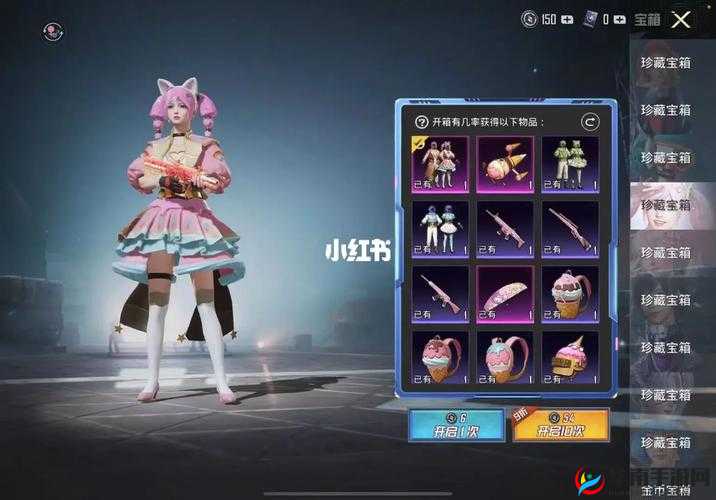Viewport: 716px width, 500px height.
Task: Select the blue and white outfit set reward
Action: pyautogui.click(x=440, y=229)
